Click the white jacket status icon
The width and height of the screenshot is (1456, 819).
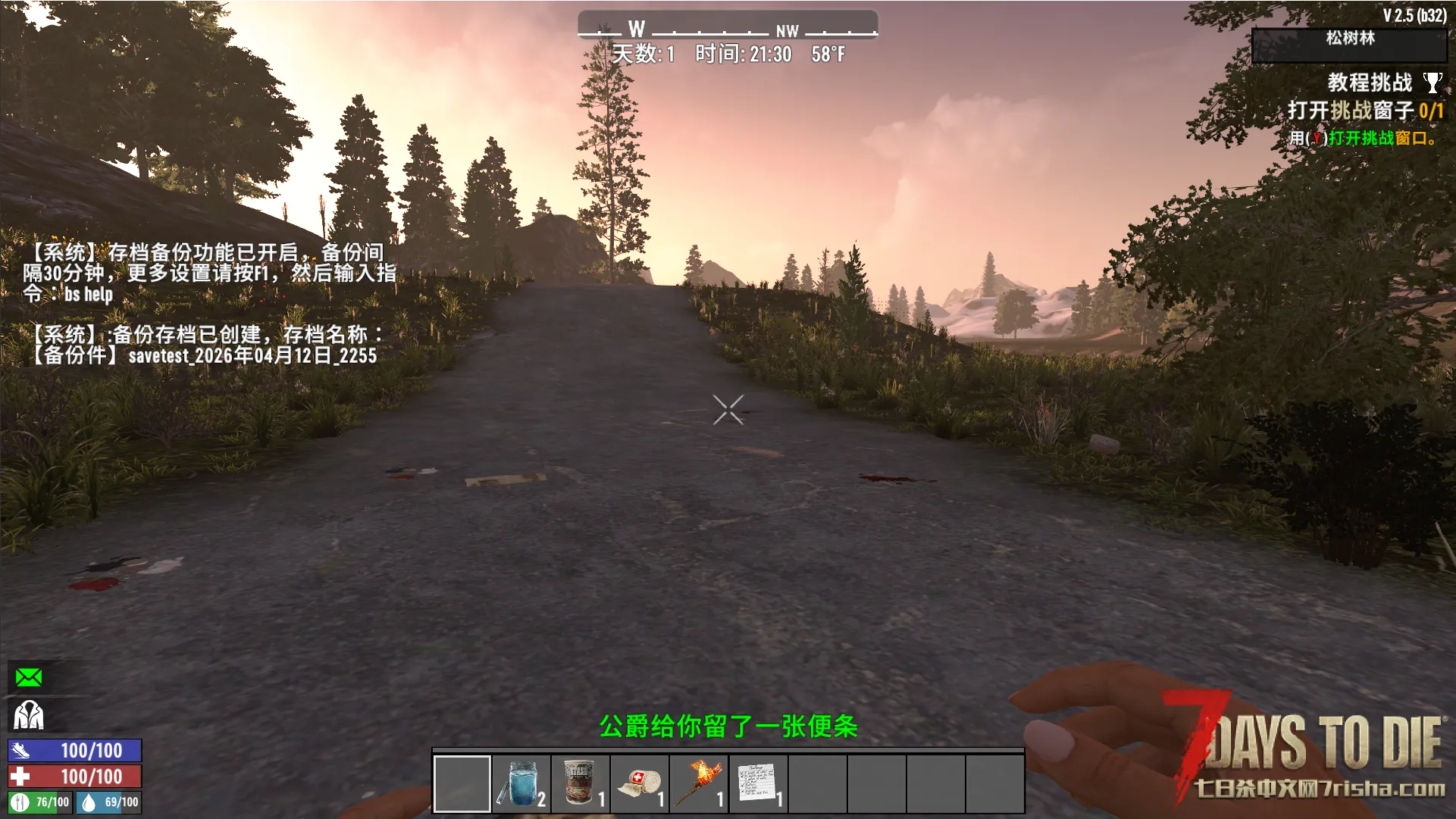coord(29,714)
